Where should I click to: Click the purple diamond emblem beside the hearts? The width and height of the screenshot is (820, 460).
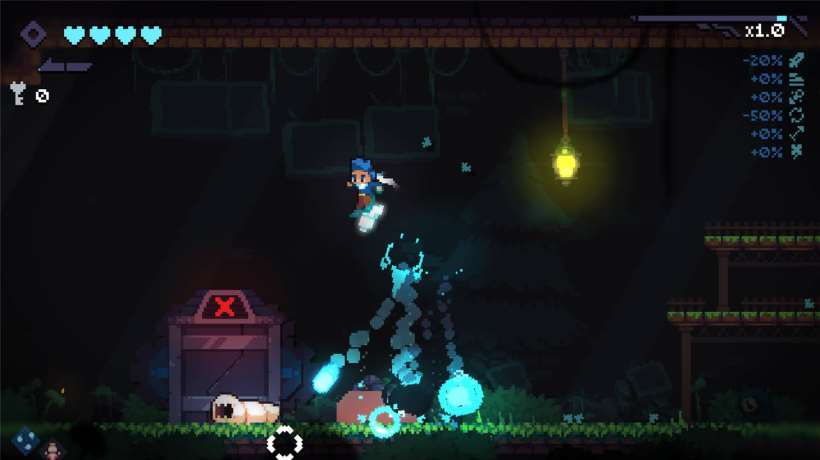click(33, 35)
